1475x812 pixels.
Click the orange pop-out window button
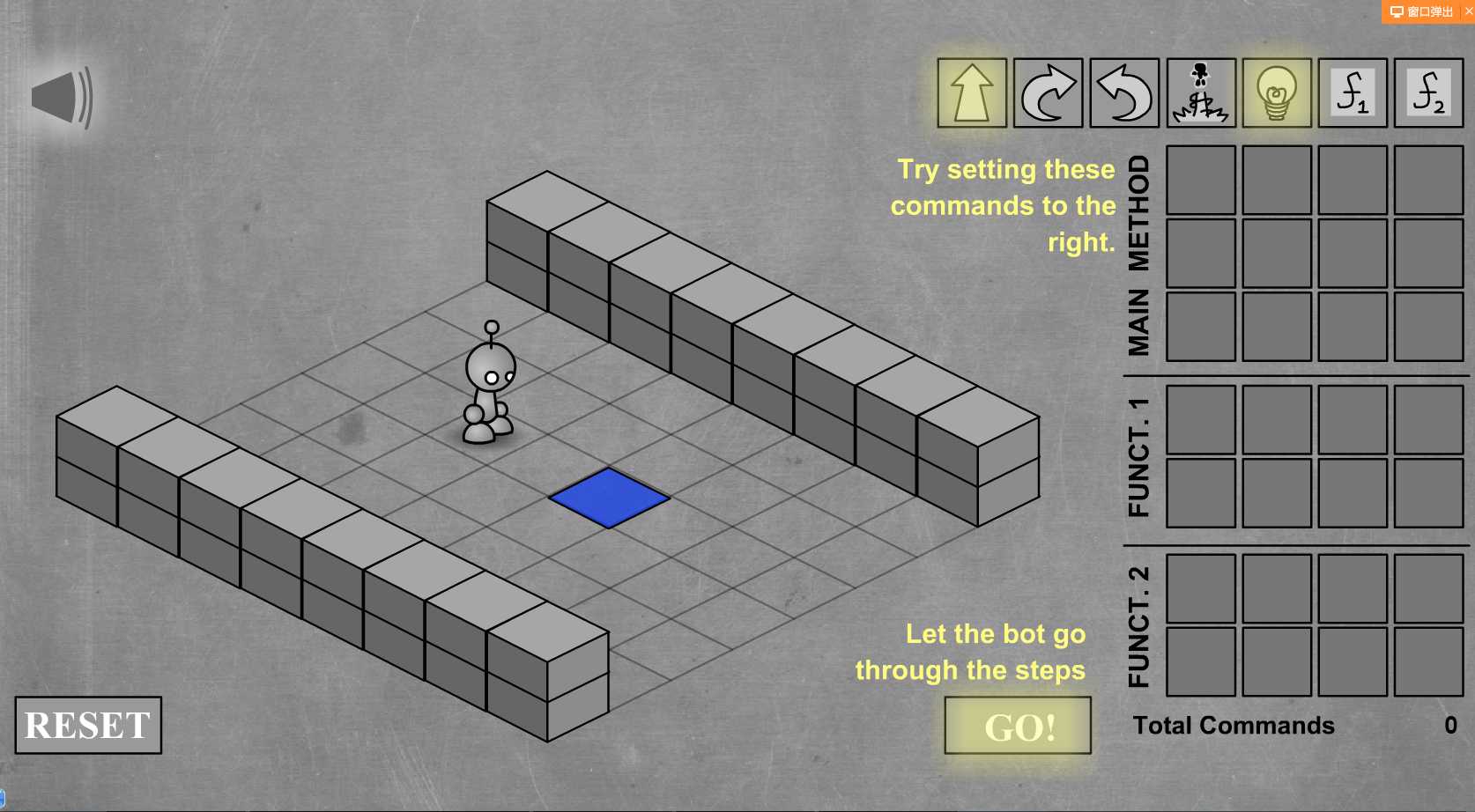[1421, 11]
